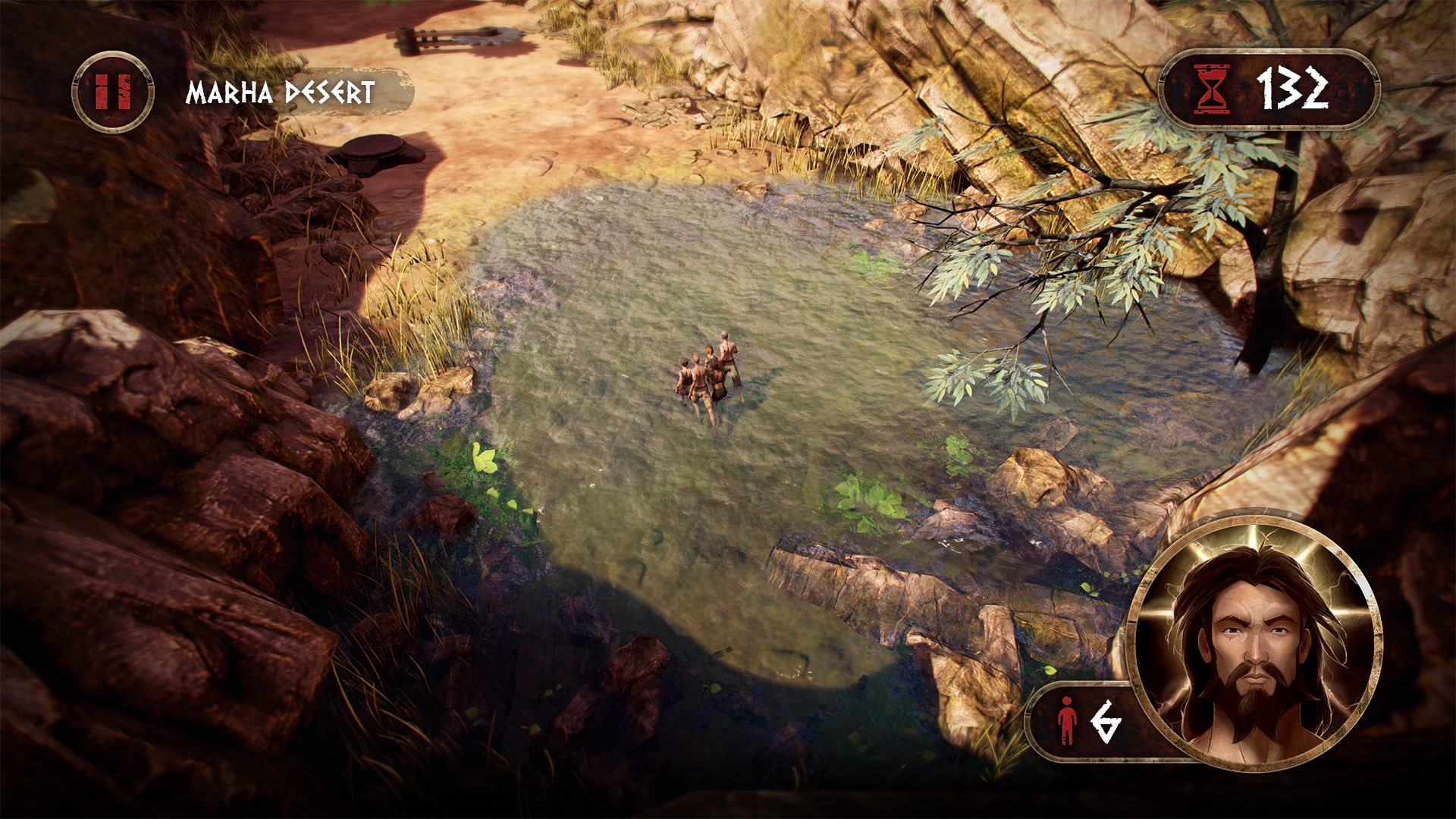
Task: Click the red fill of the hourglass
Action: tap(1210, 99)
